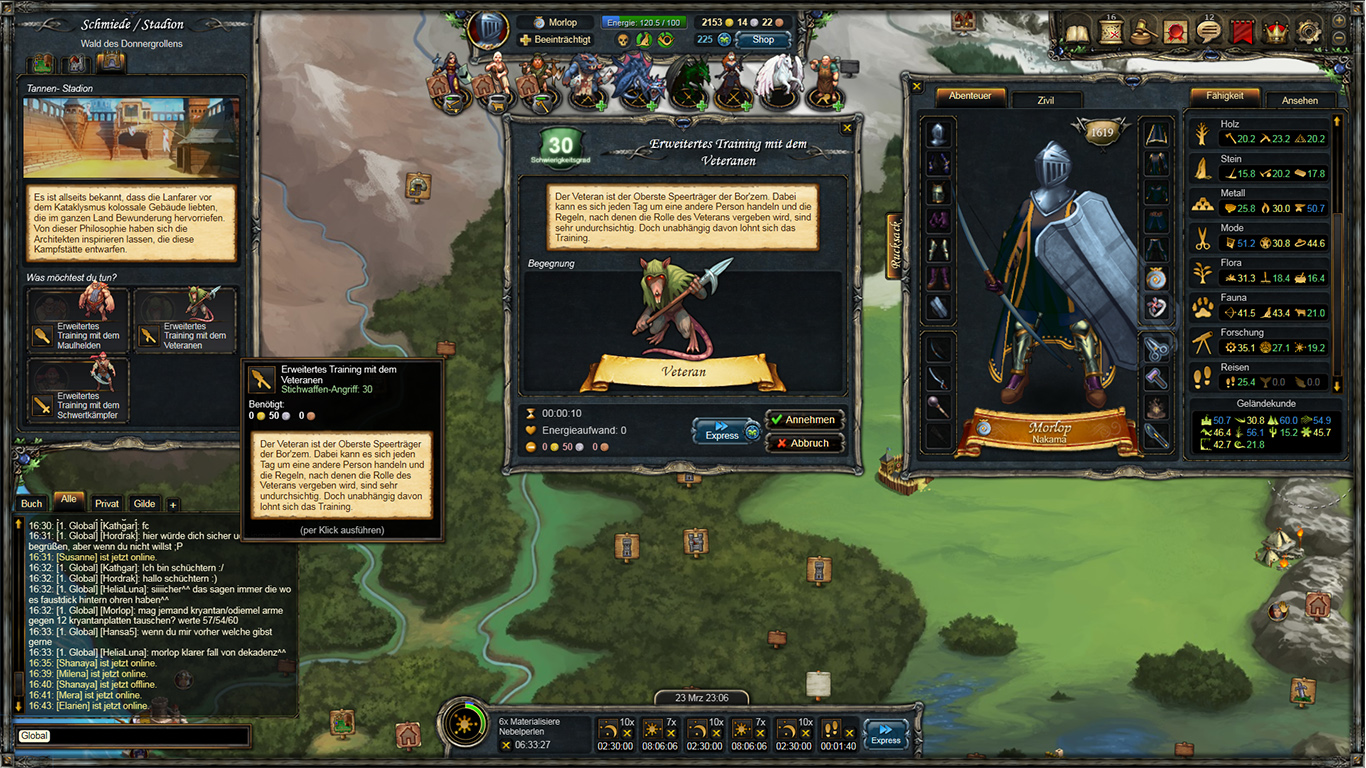
Task: Open the crown rankings icon
Action: tap(1275, 31)
